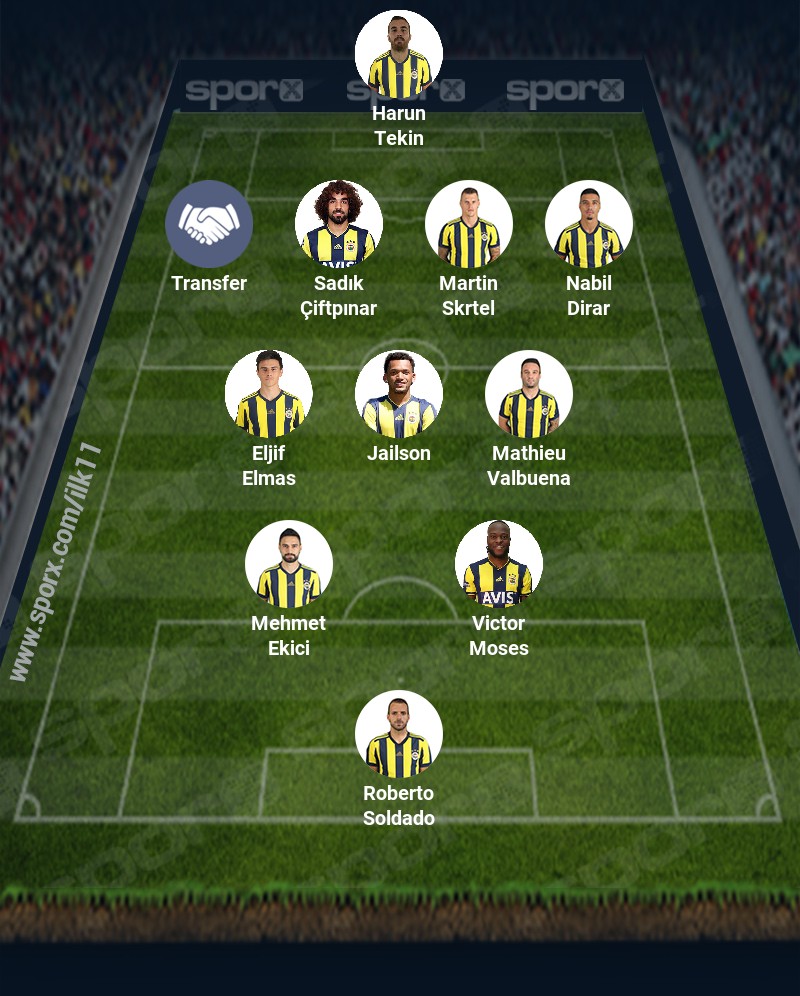Select Victor Moses' portrait

[x=499, y=565]
